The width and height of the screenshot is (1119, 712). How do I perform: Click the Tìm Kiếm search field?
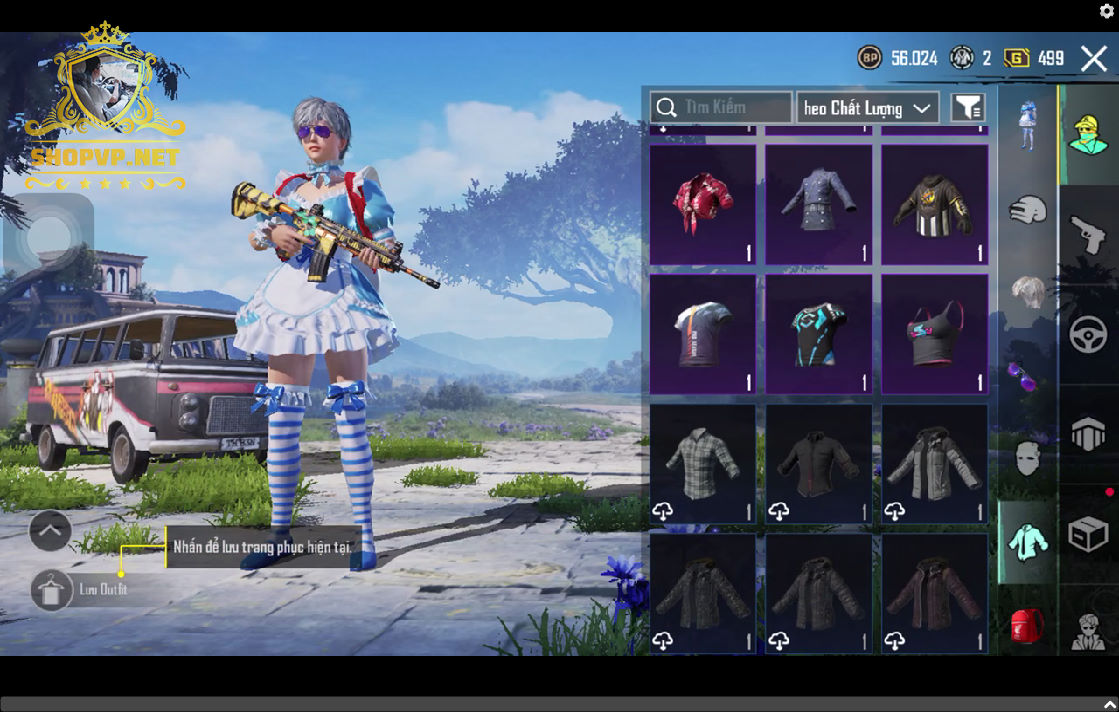(721, 107)
